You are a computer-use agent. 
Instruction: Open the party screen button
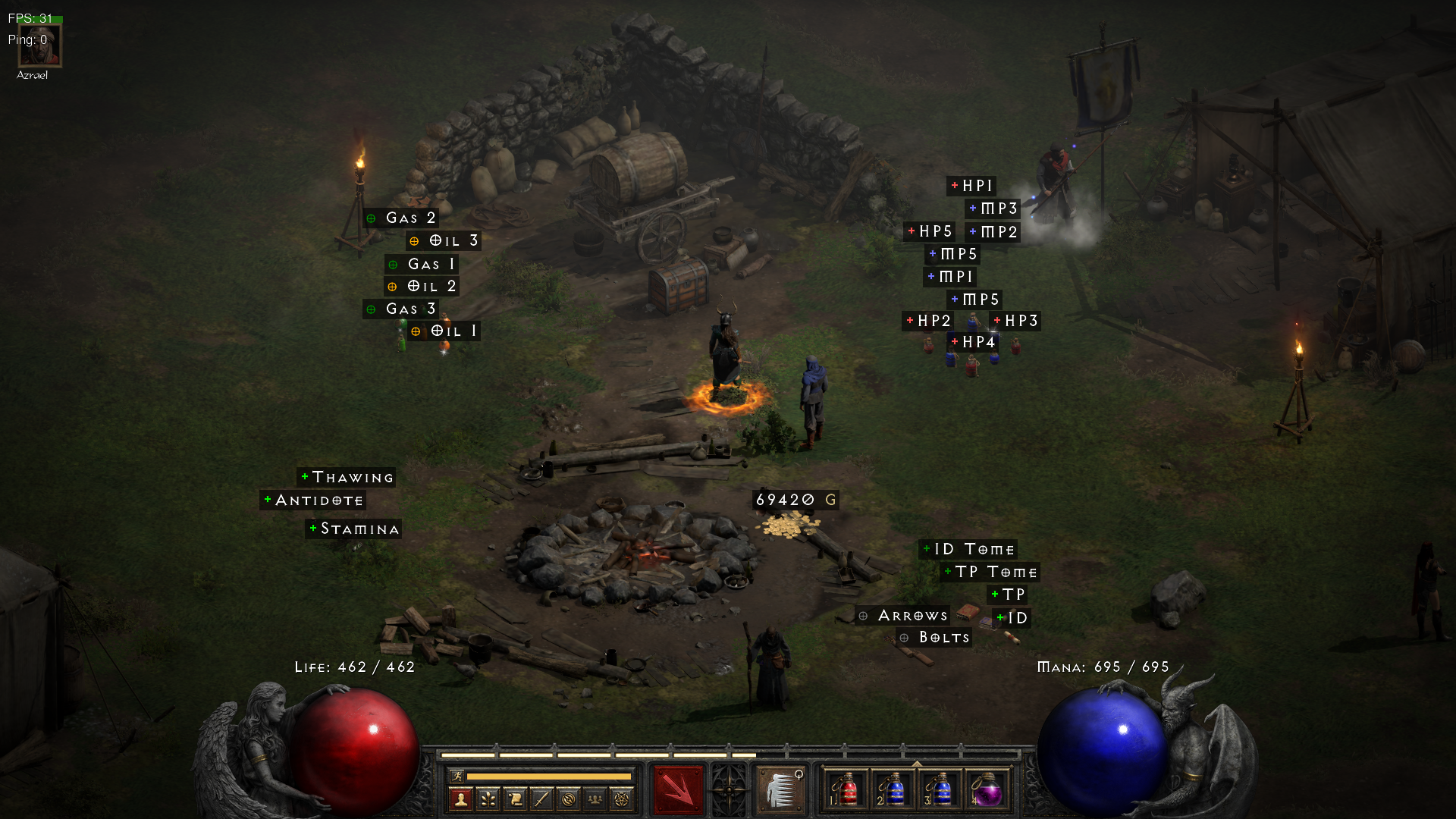point(595,799)
